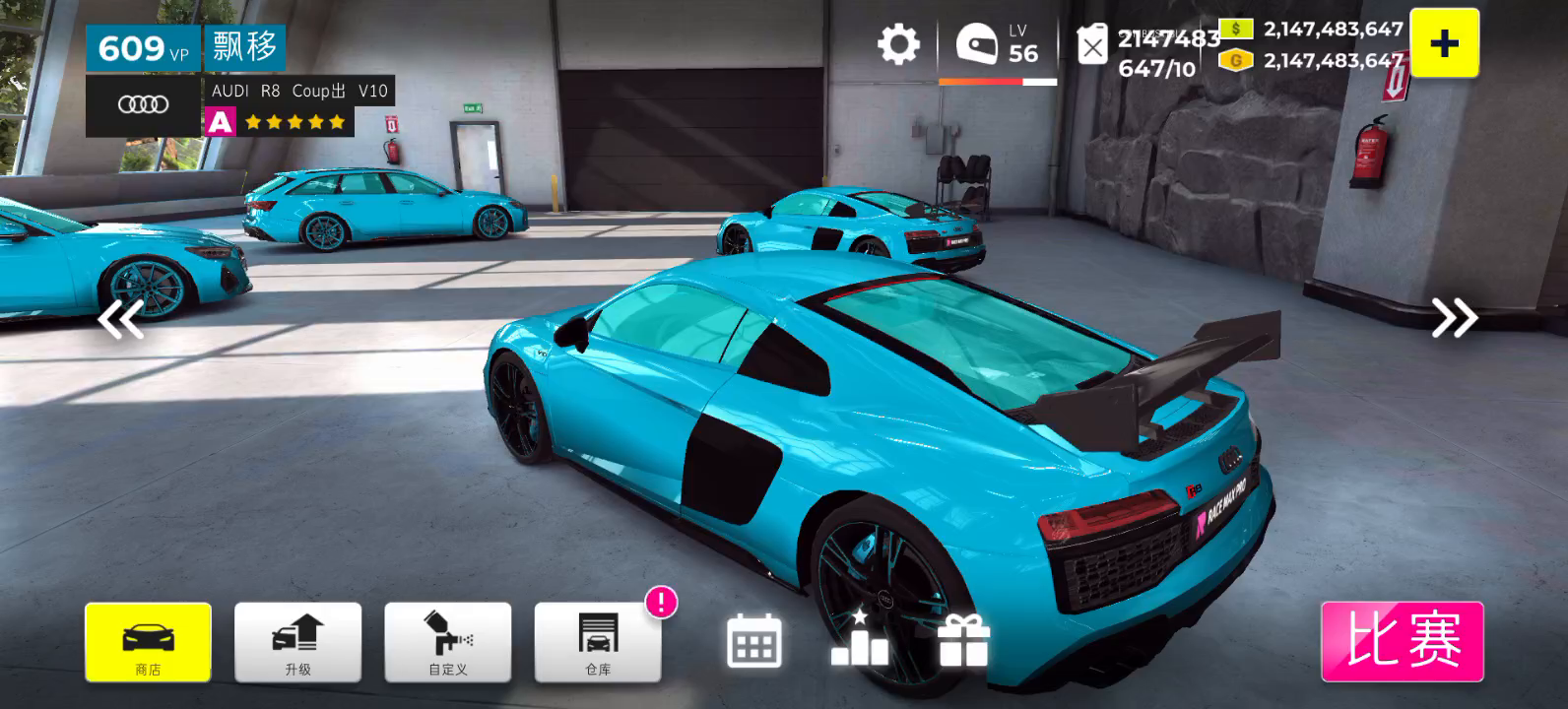Start a race with 比赛 button
Screen dimensions: 1568x709
pyautogui.click(x=1402, y=641)
